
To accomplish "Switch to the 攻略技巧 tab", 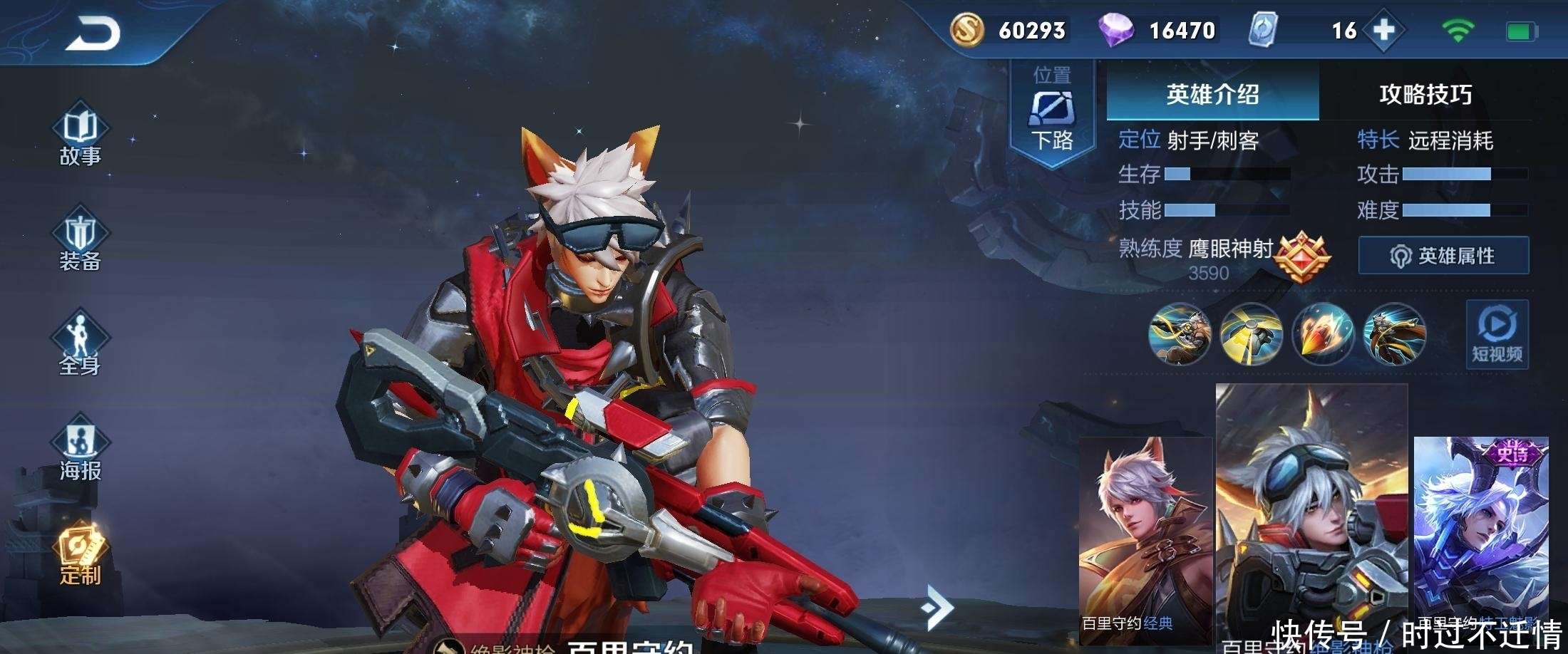I will tap(1425, 95).
